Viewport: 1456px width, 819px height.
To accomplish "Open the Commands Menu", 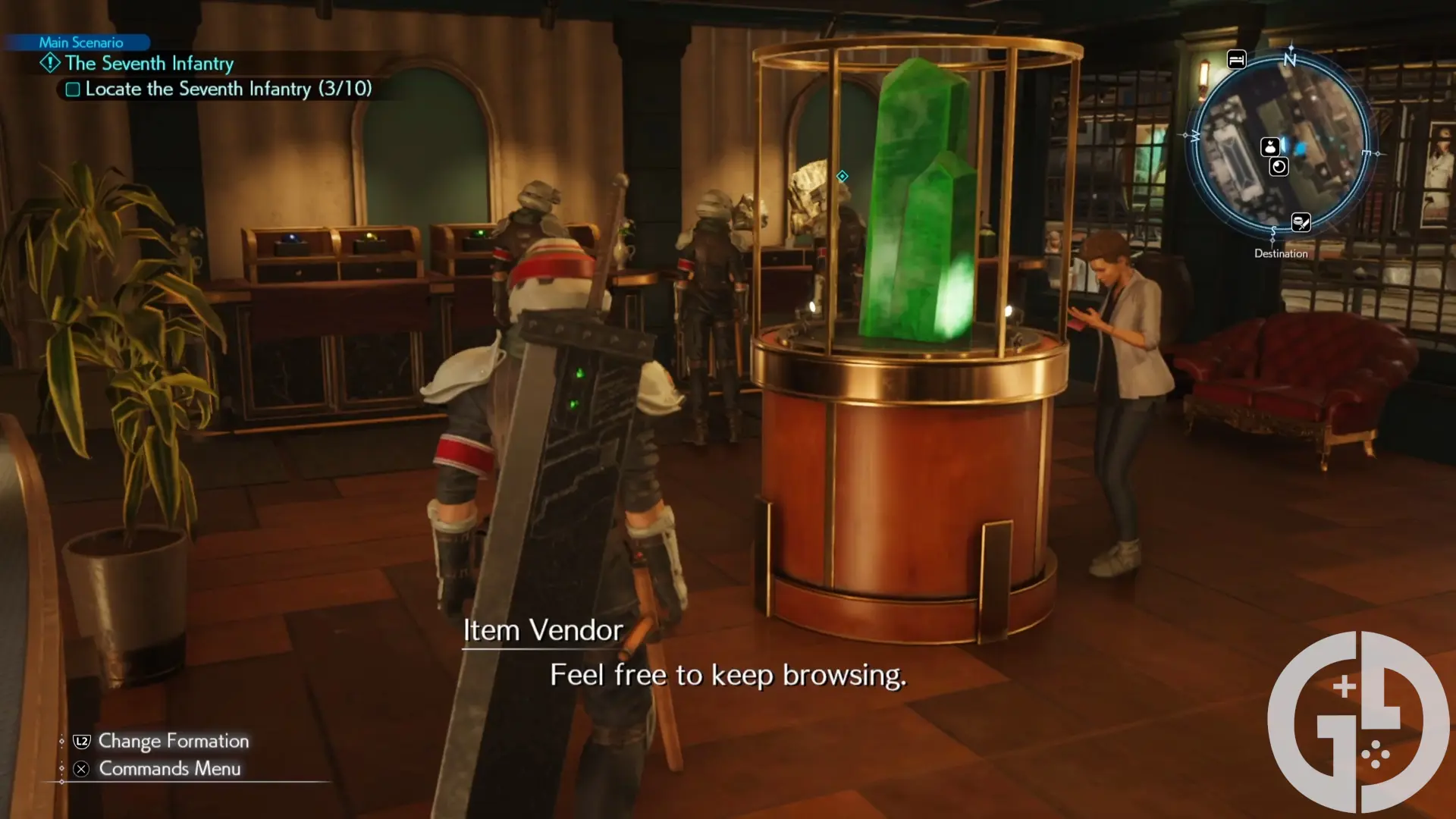I will tap(169, 769).
